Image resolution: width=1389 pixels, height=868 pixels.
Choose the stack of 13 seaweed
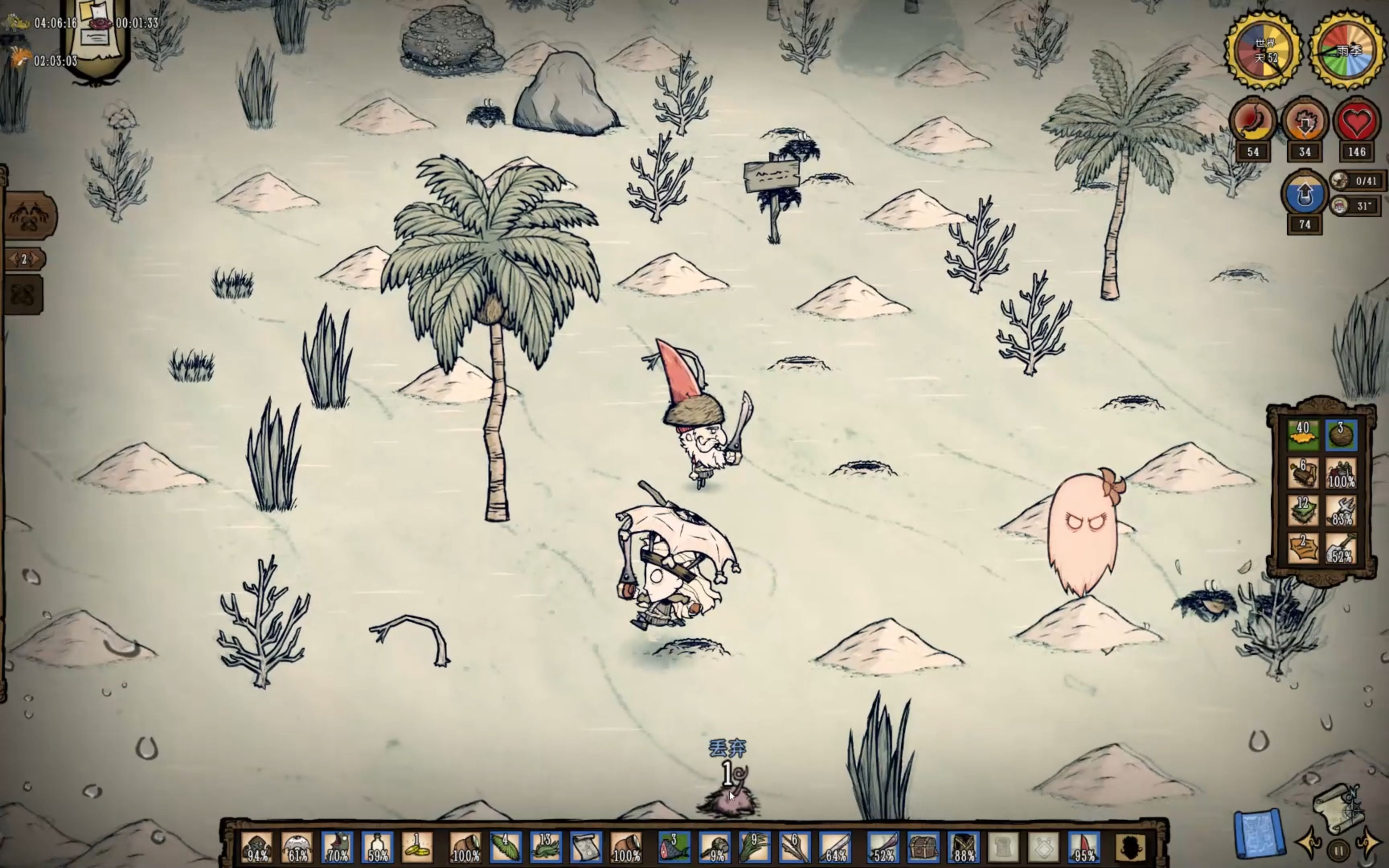[545, 848]
